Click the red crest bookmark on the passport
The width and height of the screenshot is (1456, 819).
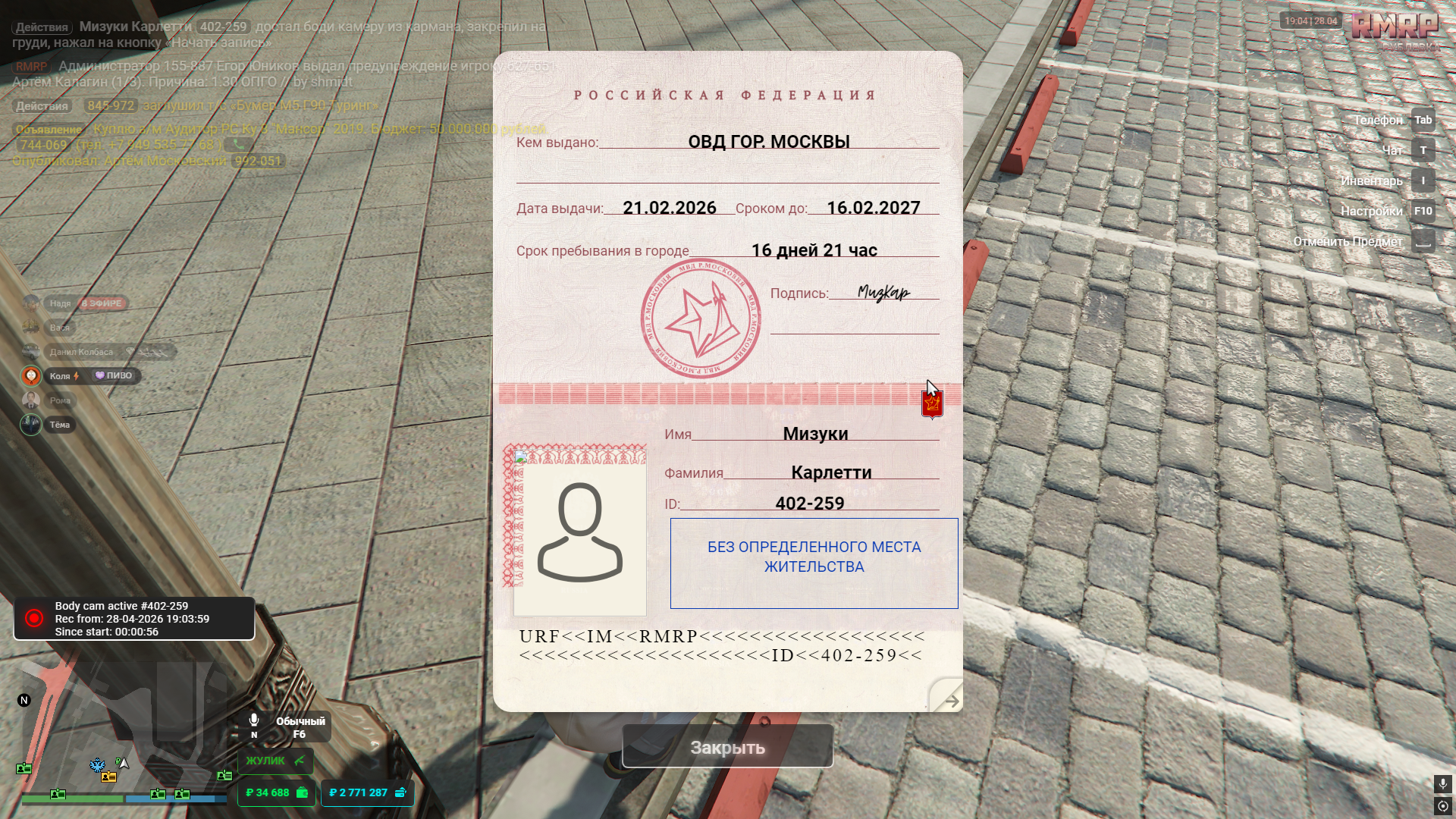932,403
